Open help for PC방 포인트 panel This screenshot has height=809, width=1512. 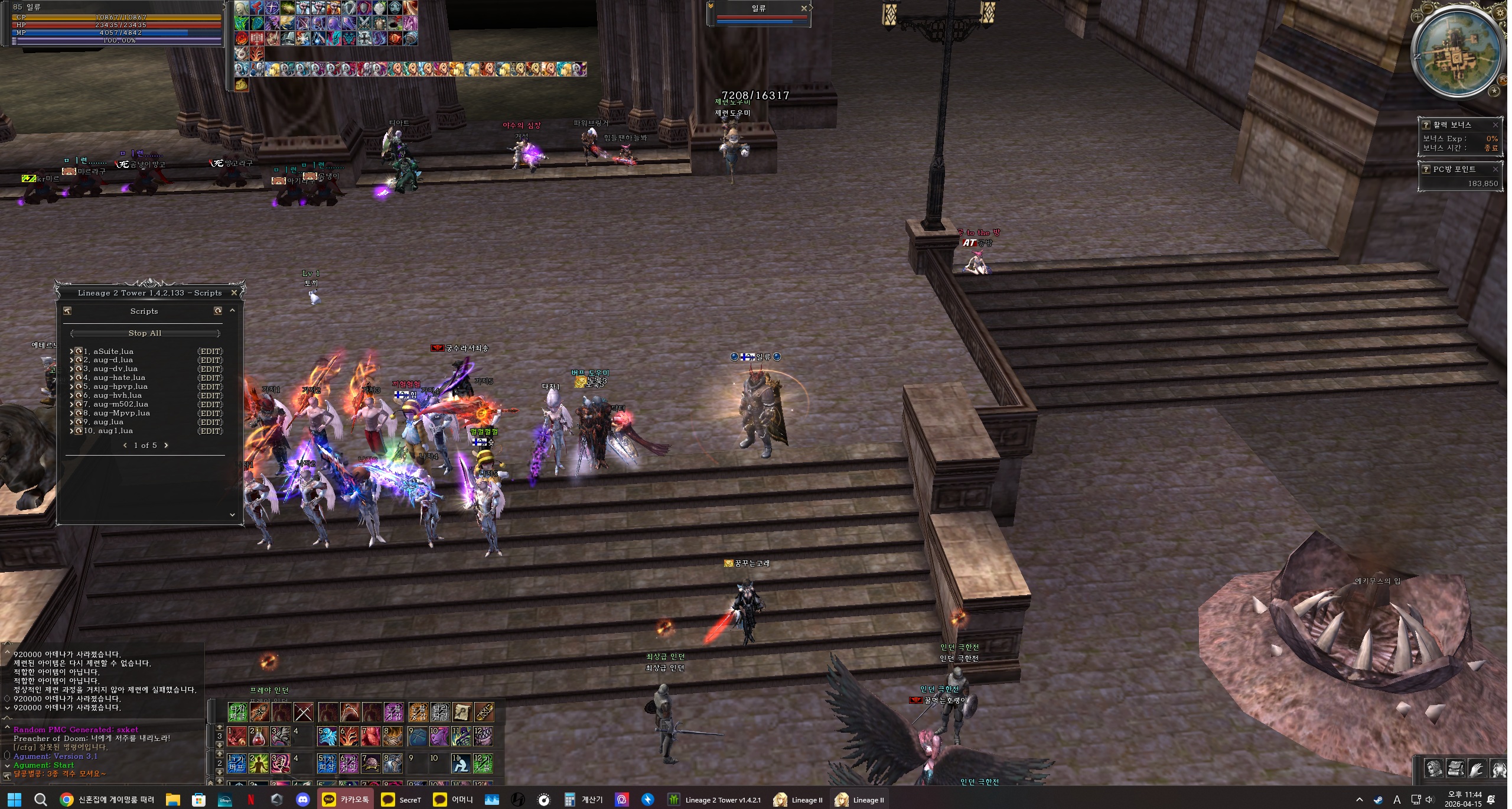coord(1426,170)
